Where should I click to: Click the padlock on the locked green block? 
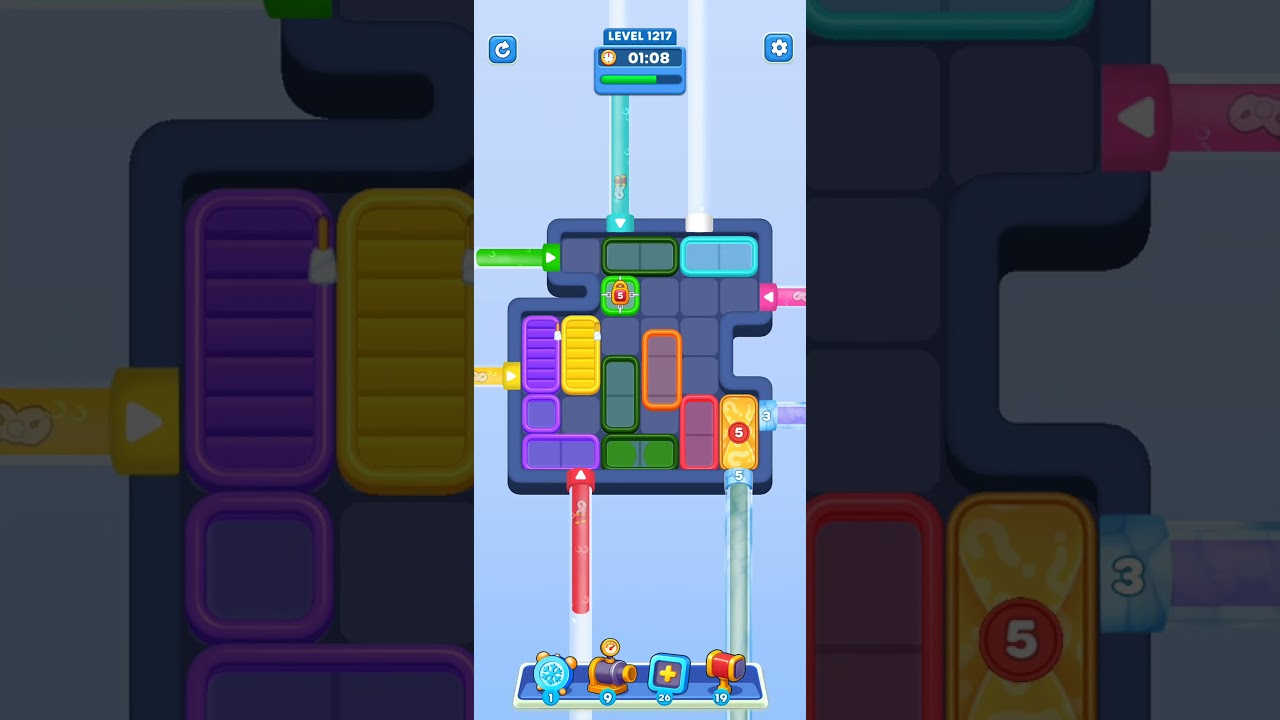619,295
